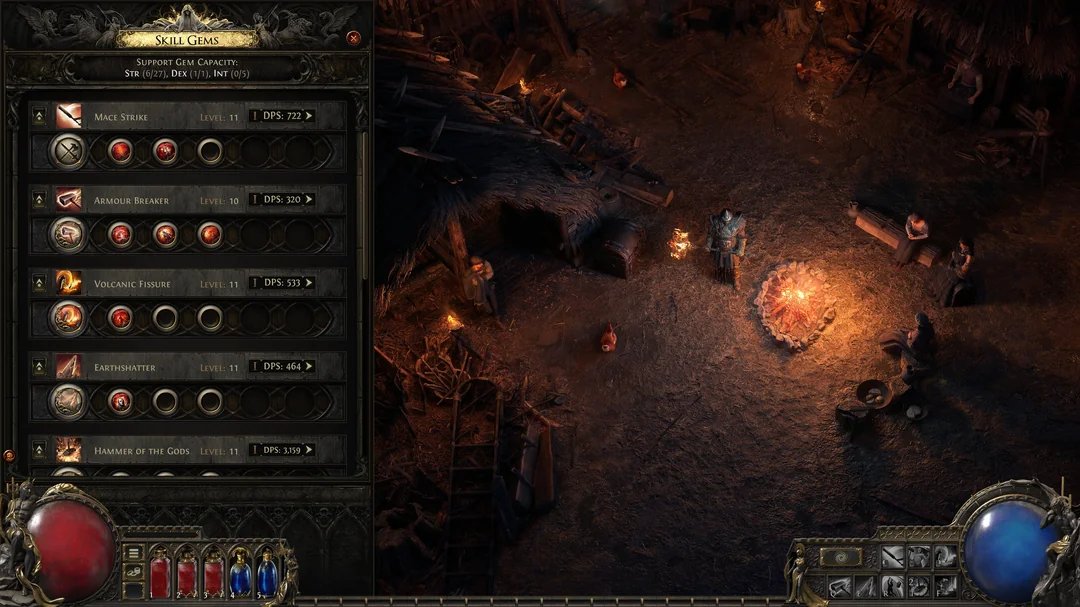Activate the hammer skill on bottom skill bar

(839, 587)
